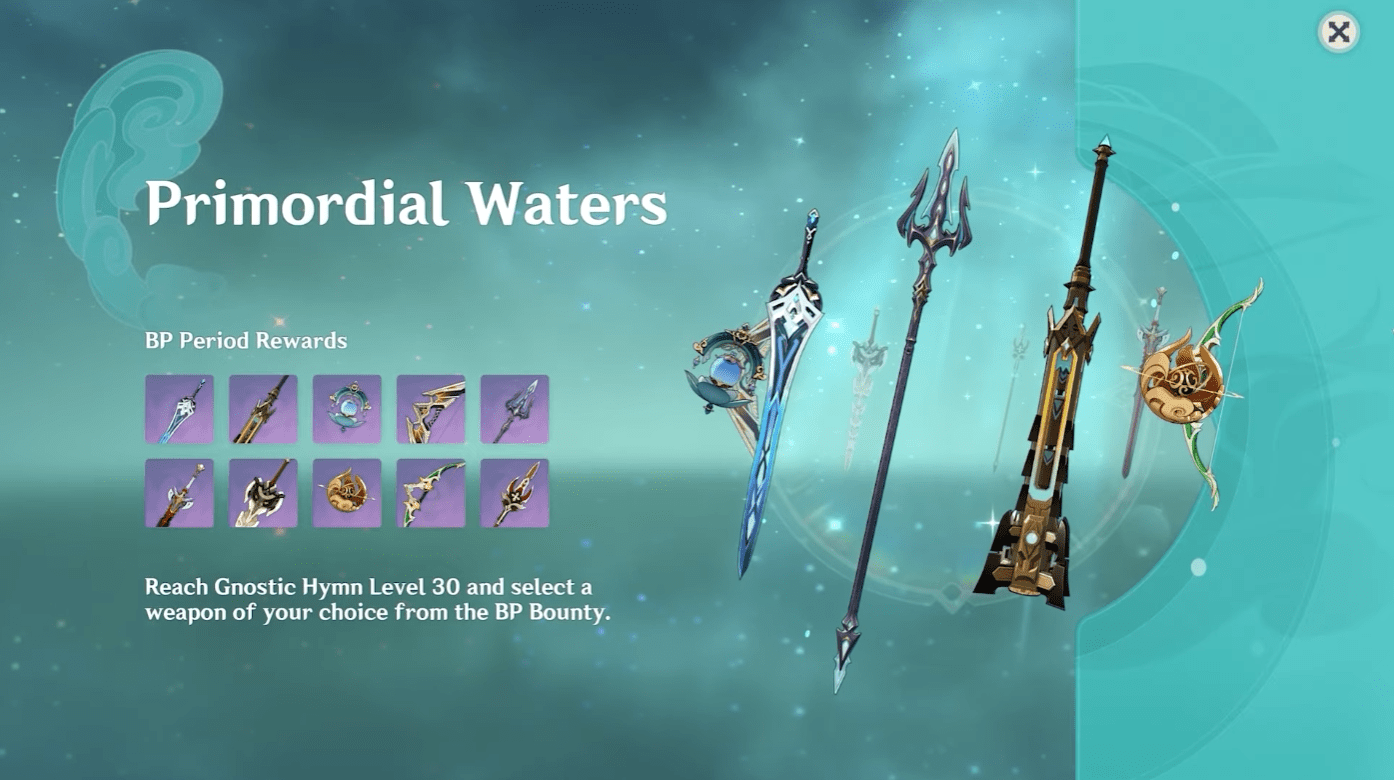Select the Sacrificial Sword reward icon
Viewport: 1394px width, 780px height.
click(180, 409)
